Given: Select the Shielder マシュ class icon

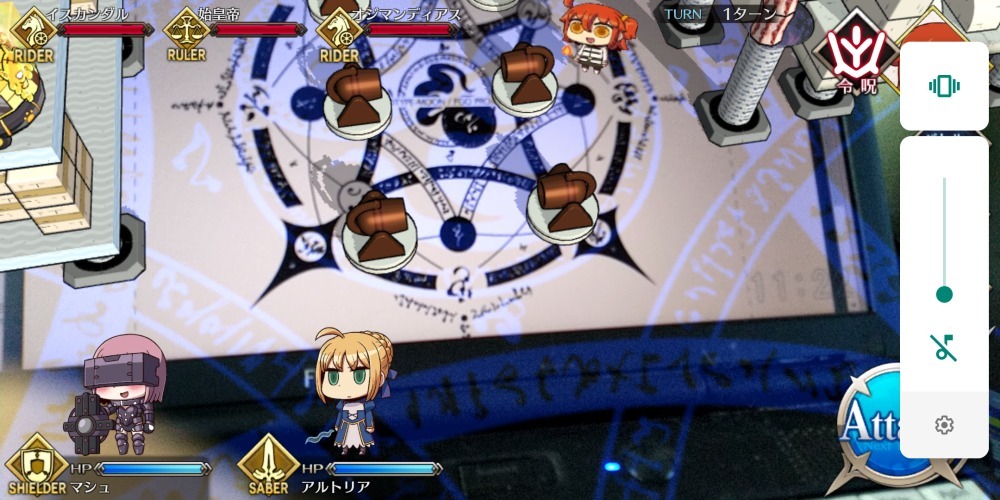Looking at the screenshot, I should point(35,463).
